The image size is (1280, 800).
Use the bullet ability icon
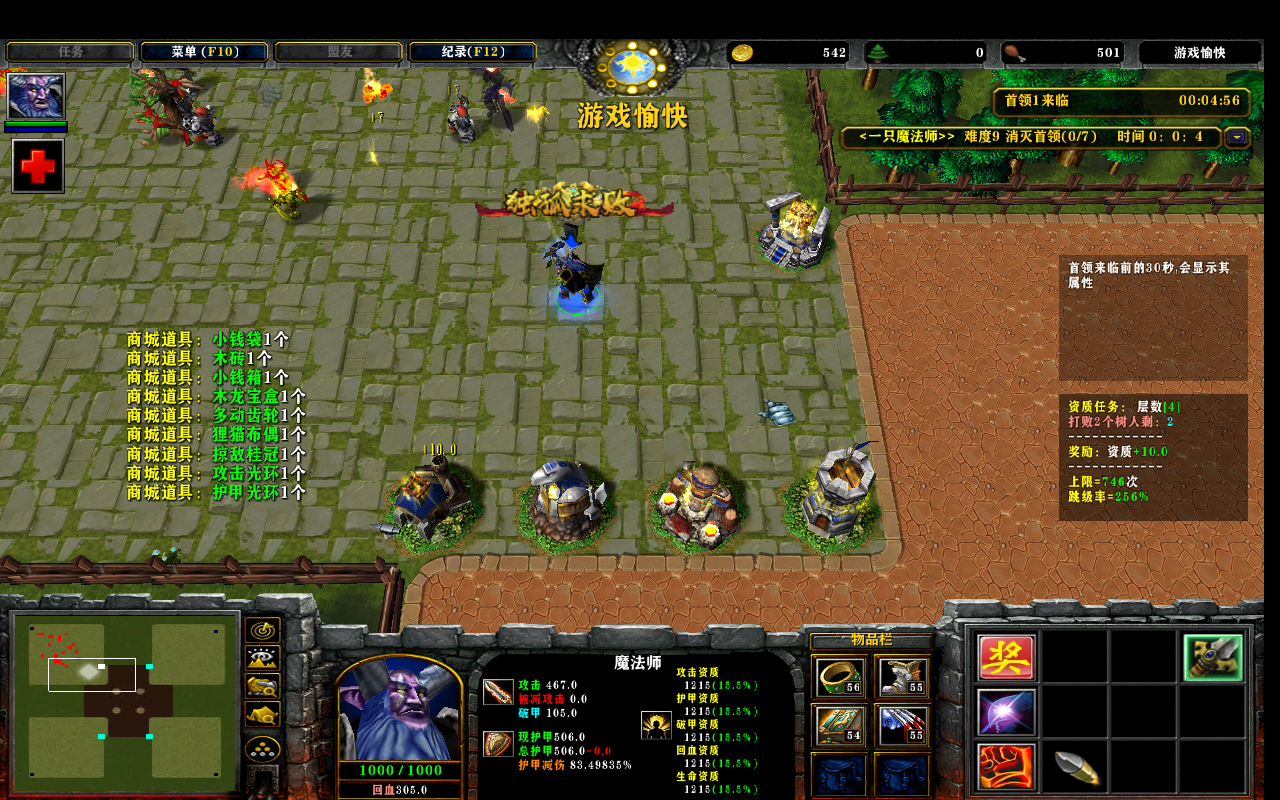(x=1076, y=767)
